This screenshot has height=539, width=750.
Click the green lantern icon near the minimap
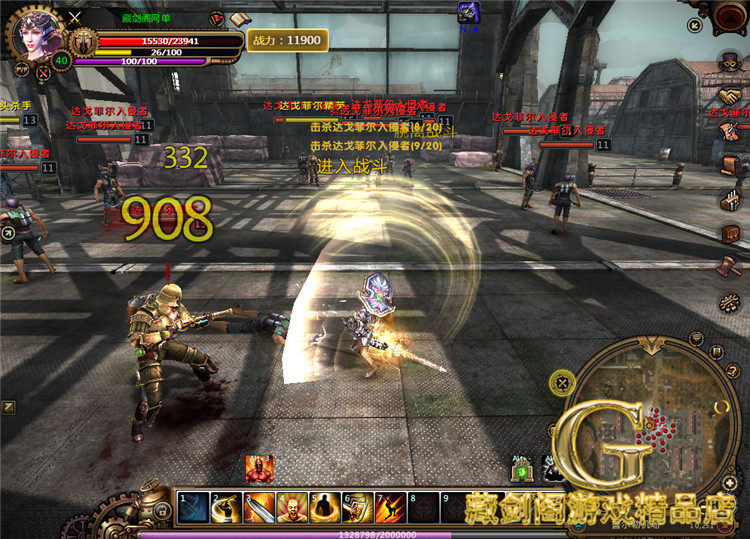(521, 470)
